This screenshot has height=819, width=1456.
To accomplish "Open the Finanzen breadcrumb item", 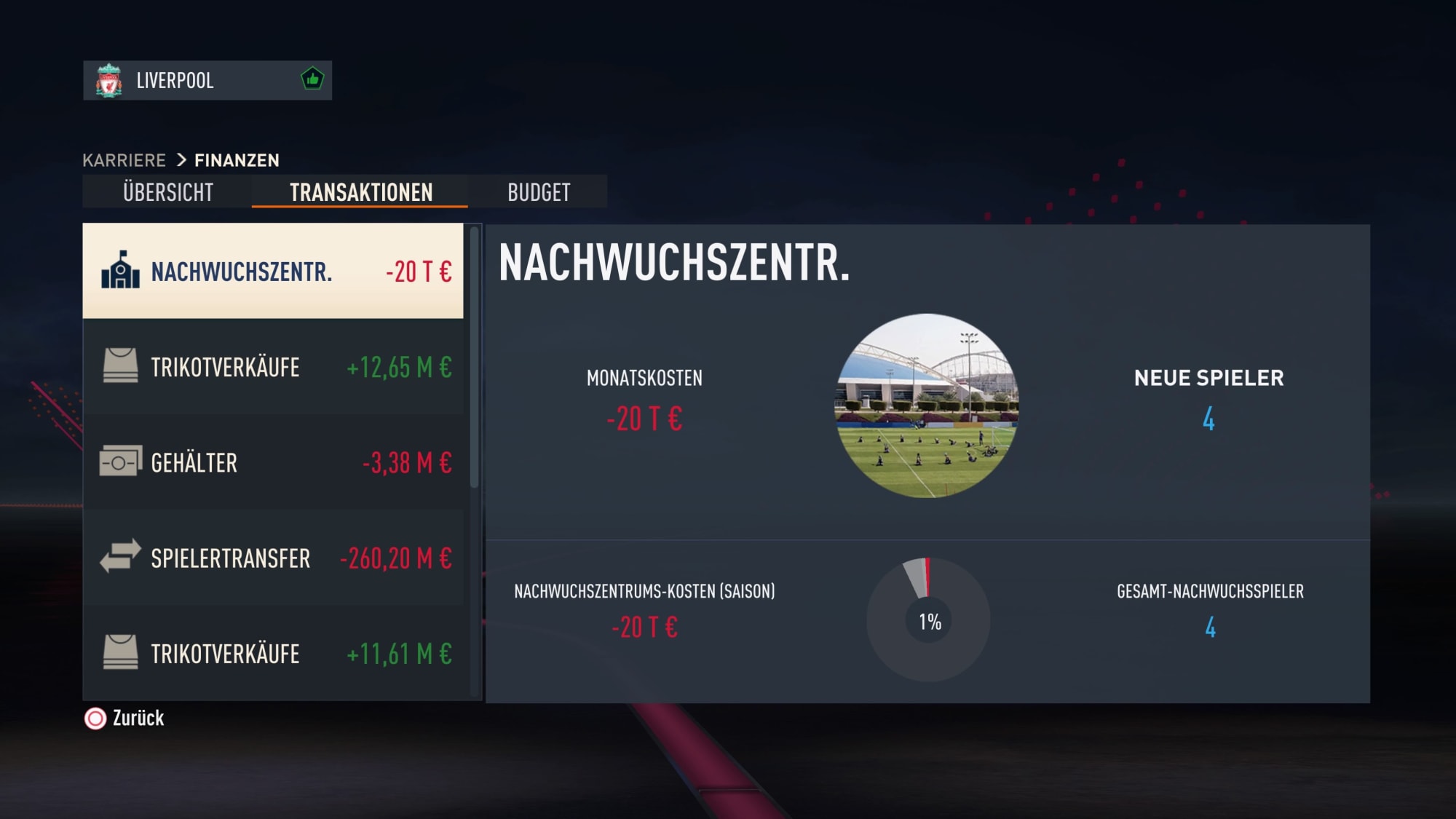I will [237, 160].
